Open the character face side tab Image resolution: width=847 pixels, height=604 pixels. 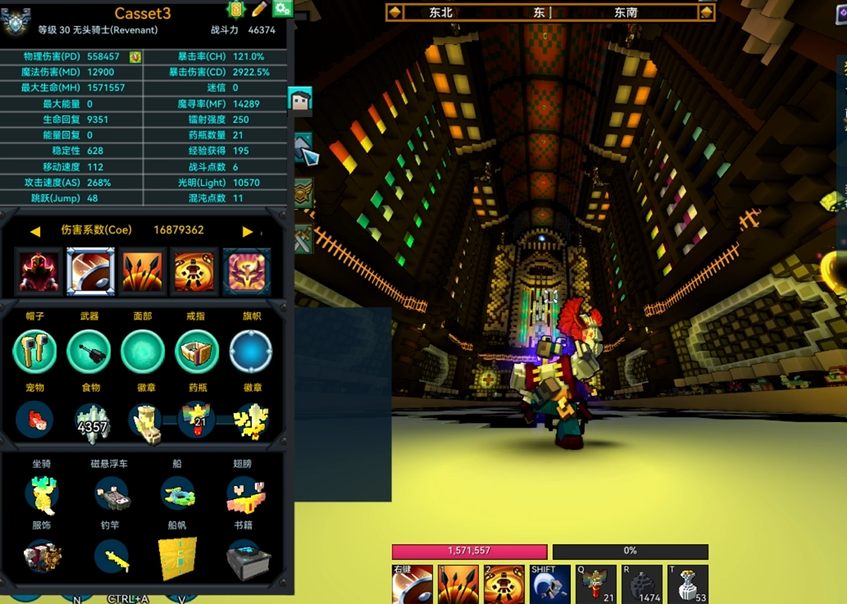point(300,99)
